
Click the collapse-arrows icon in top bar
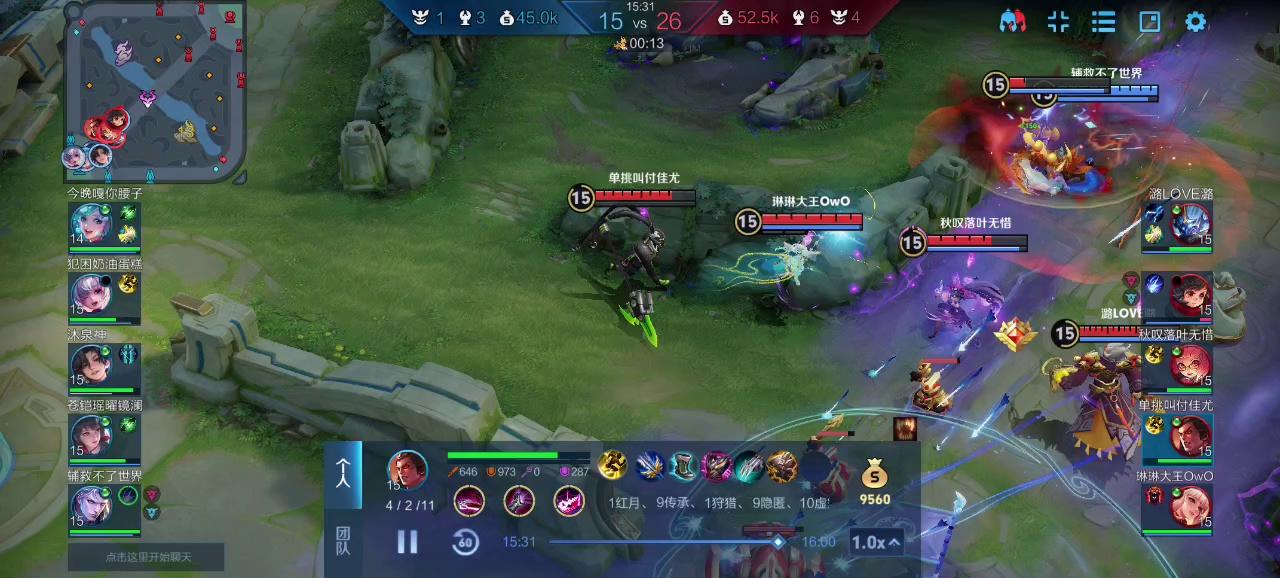1058,21
